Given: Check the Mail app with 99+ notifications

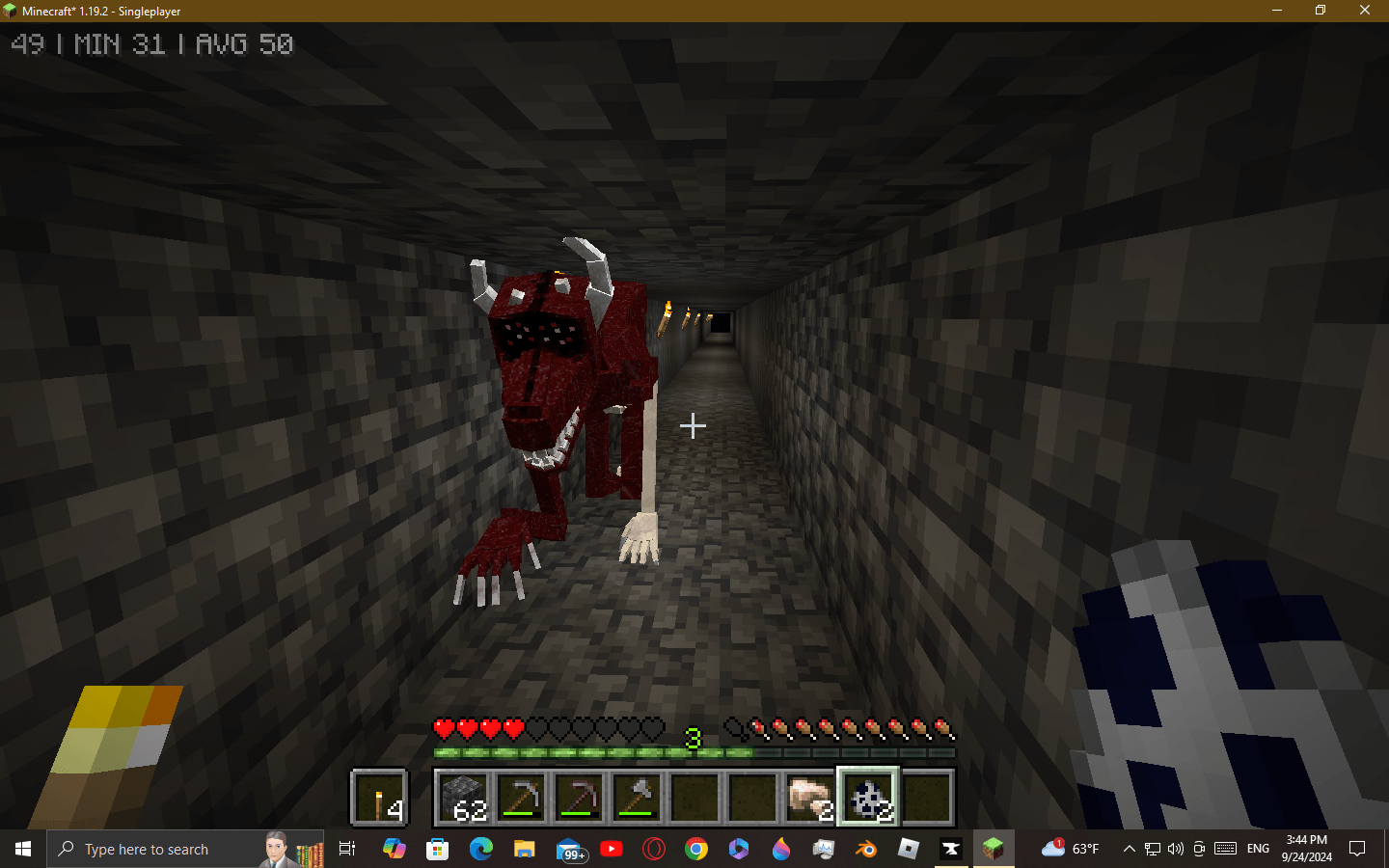Looking at the screenshot, I should click(x=571, y=849).
